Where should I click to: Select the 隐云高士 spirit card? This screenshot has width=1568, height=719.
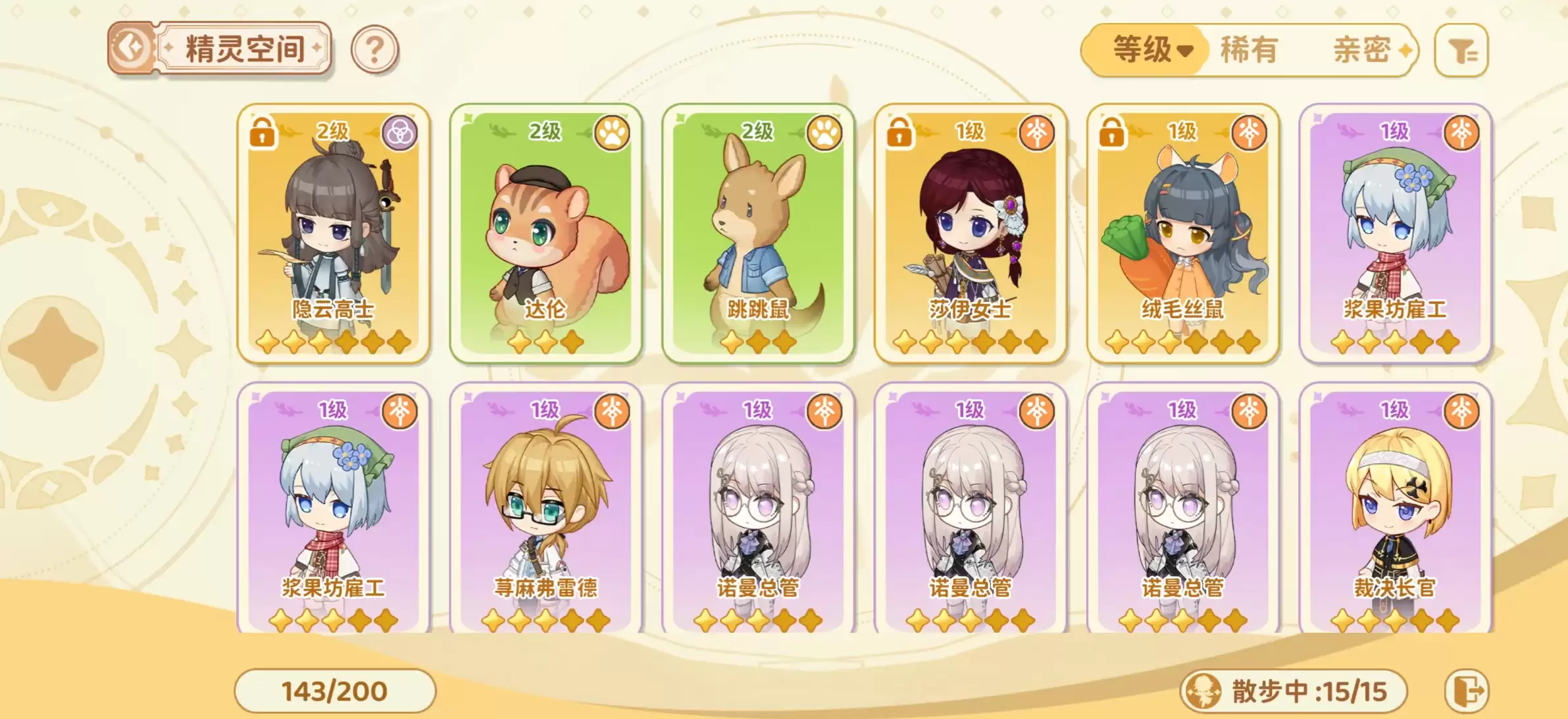(334, 234)
